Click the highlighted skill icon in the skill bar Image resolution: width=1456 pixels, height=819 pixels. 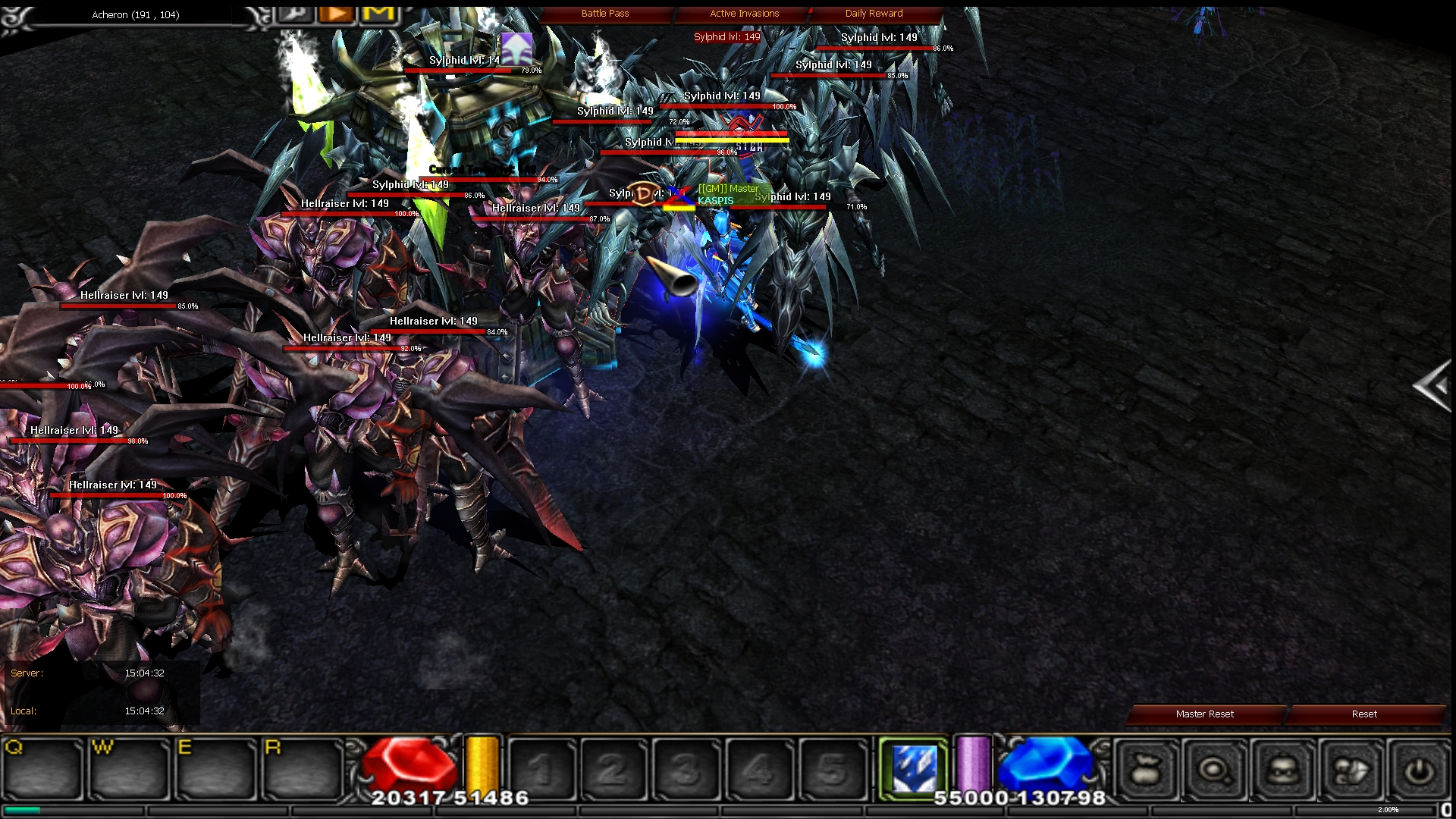point(914,766)
